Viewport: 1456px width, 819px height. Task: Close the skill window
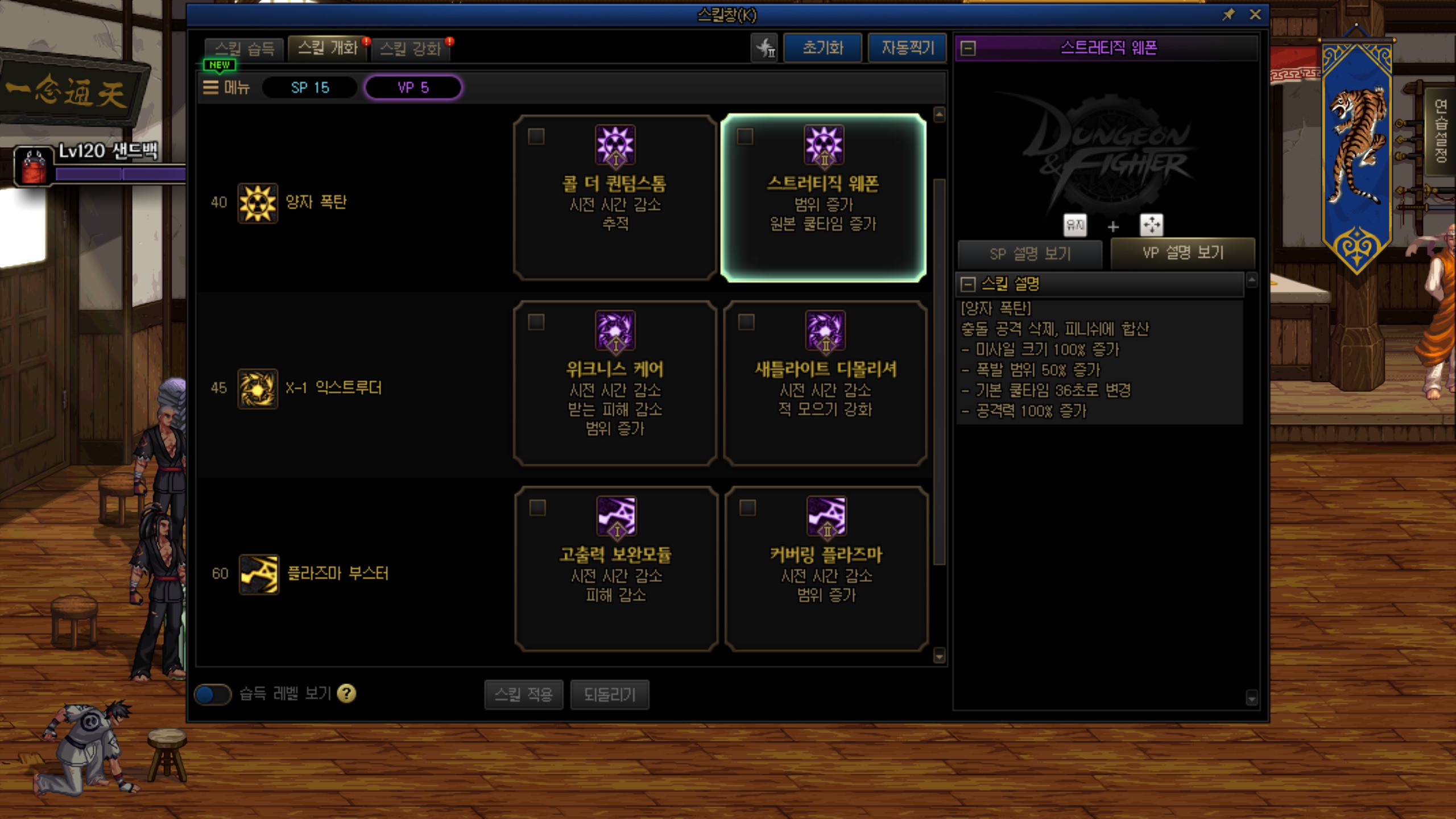(x=1255, y=15)
